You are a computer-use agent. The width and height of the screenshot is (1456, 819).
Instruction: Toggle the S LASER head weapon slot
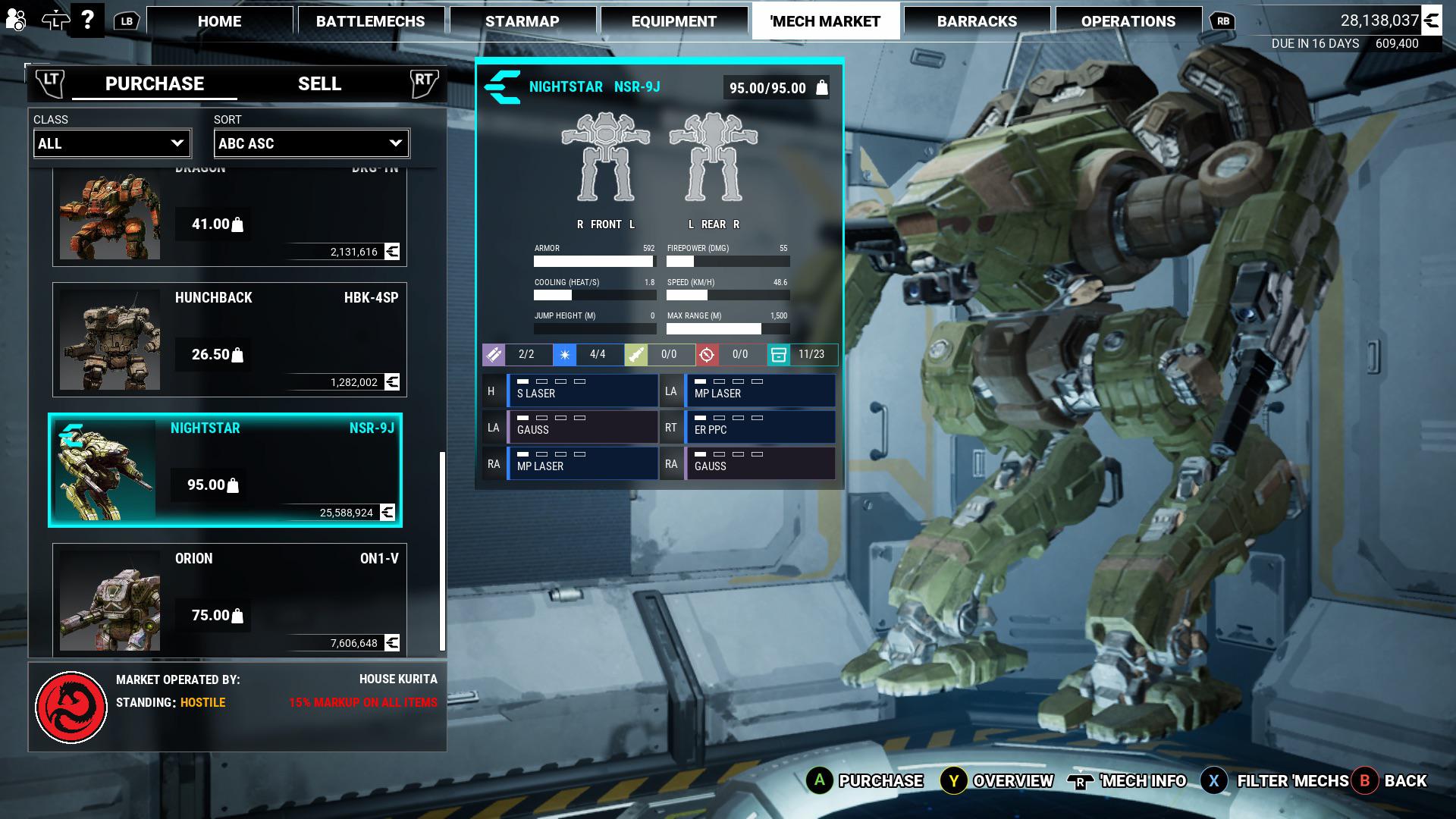tap(582, 390)
